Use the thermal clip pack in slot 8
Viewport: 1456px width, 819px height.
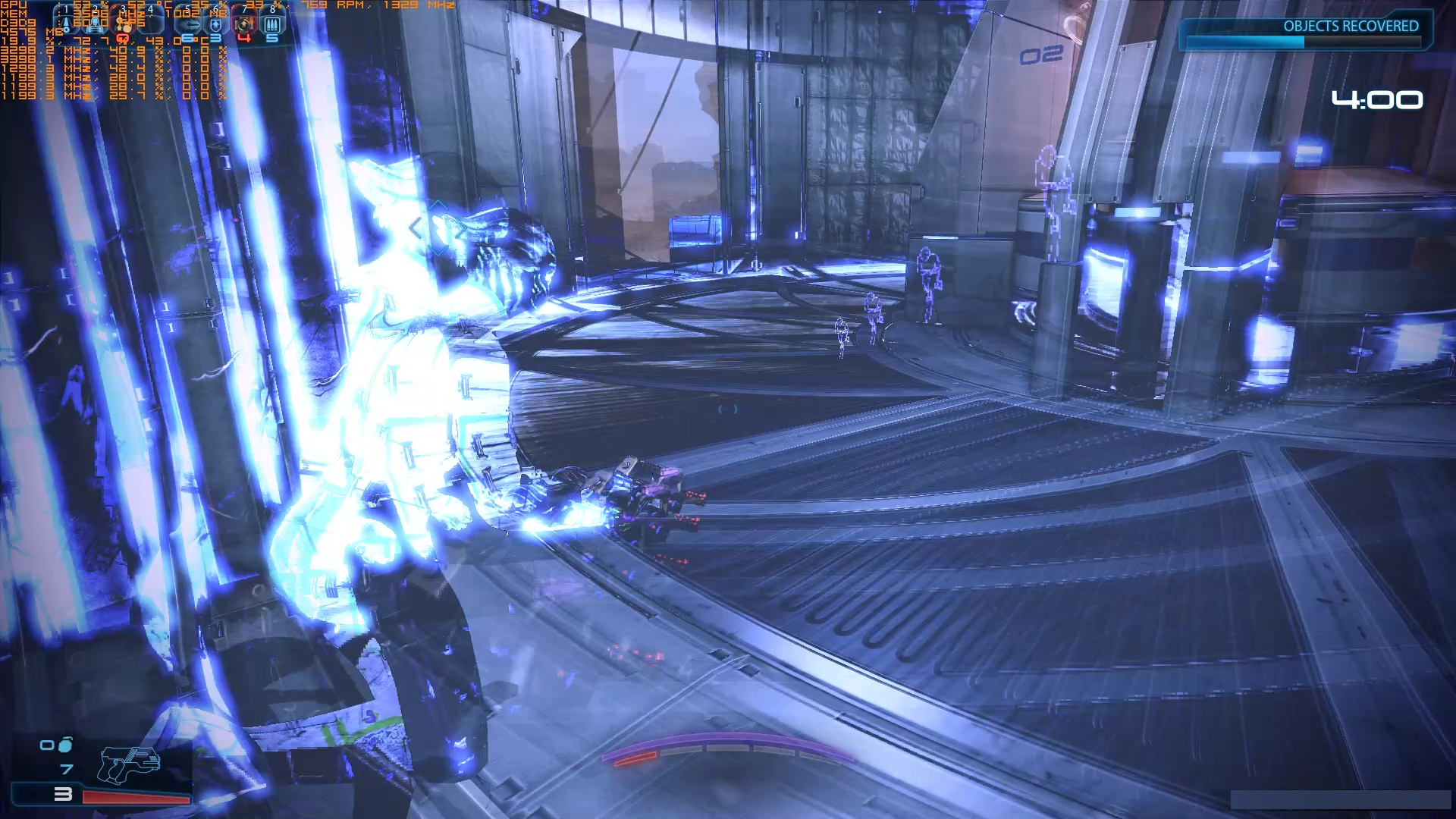[x=272, y=24]
